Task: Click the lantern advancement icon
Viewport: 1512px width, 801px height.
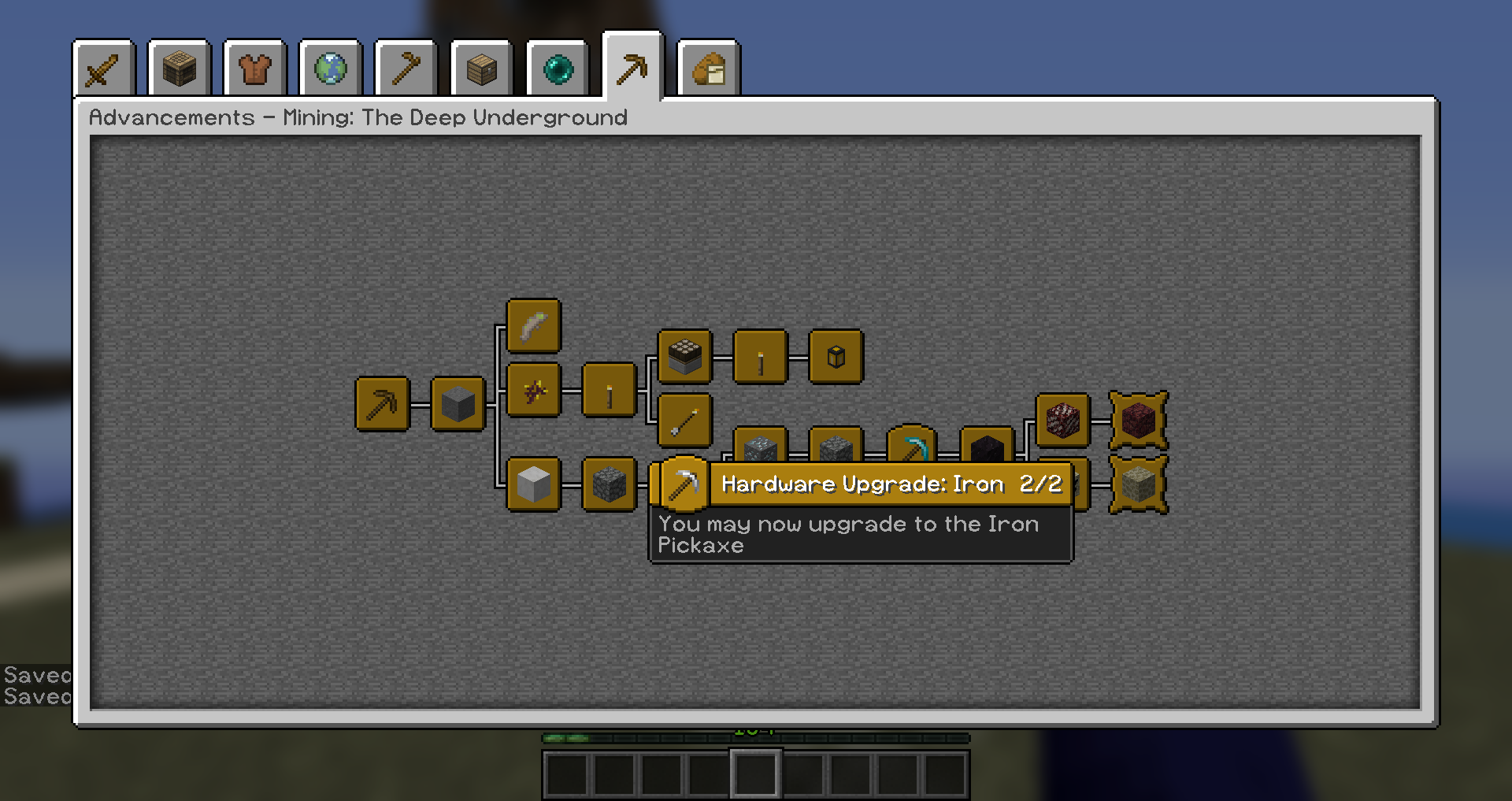Action: (x=836, y=356)
